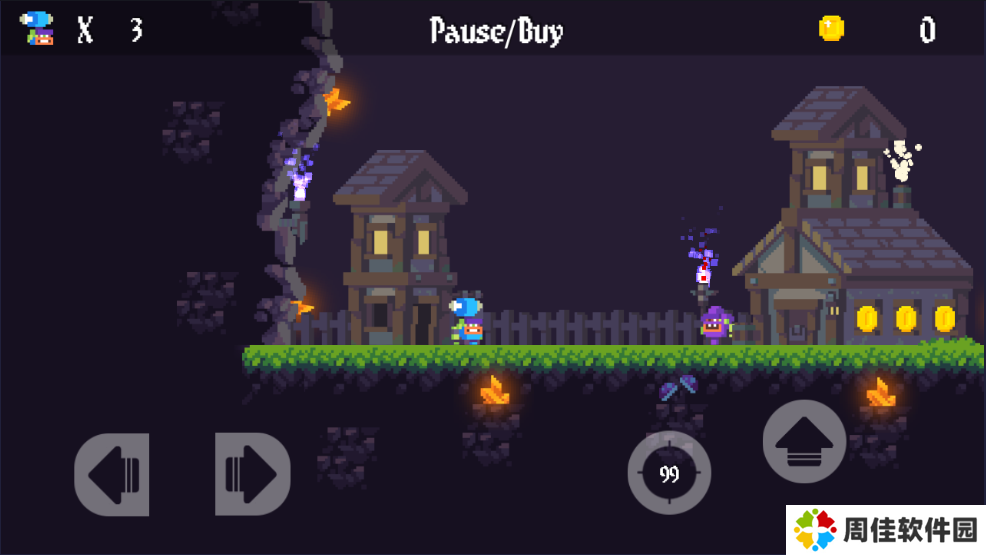Fire using the crosshair button showing 99
This screenshot has height=555, width=986.
(x=669, y=474)
